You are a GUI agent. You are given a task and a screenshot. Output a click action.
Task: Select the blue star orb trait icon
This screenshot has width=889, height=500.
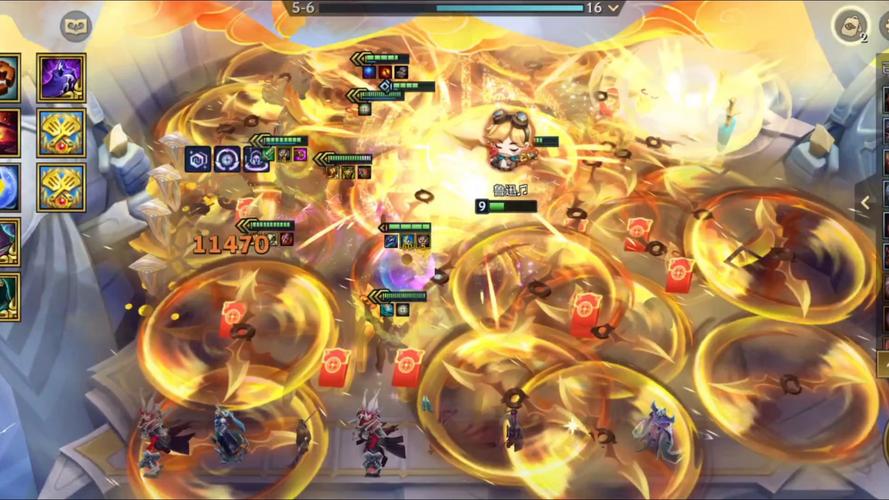click(x=6, y=187)
